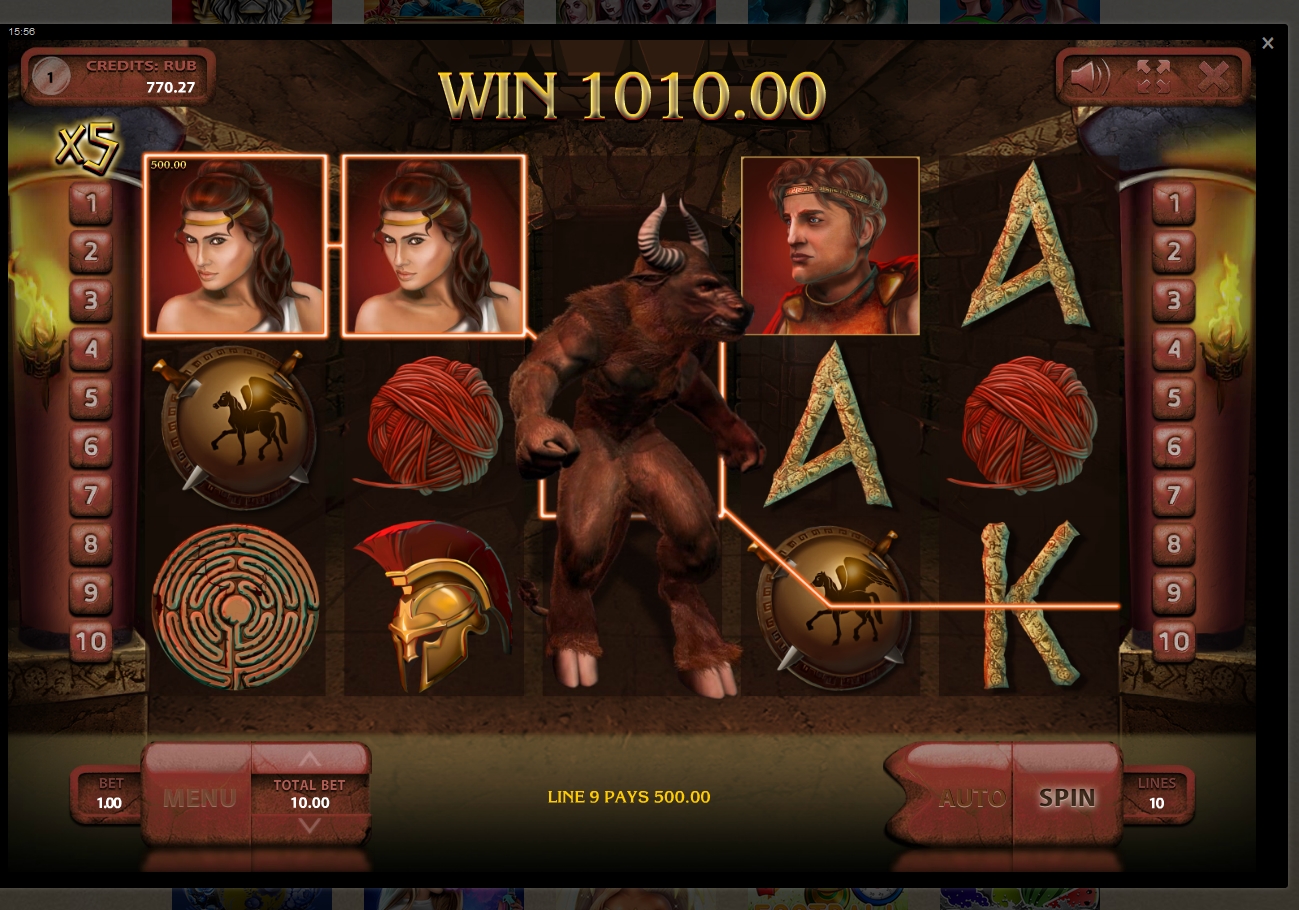Image resolution: width=1299 pixels, height=910 pixels.
Task: Select payline 5 on the left column
Action: click(x=91, y=398)
